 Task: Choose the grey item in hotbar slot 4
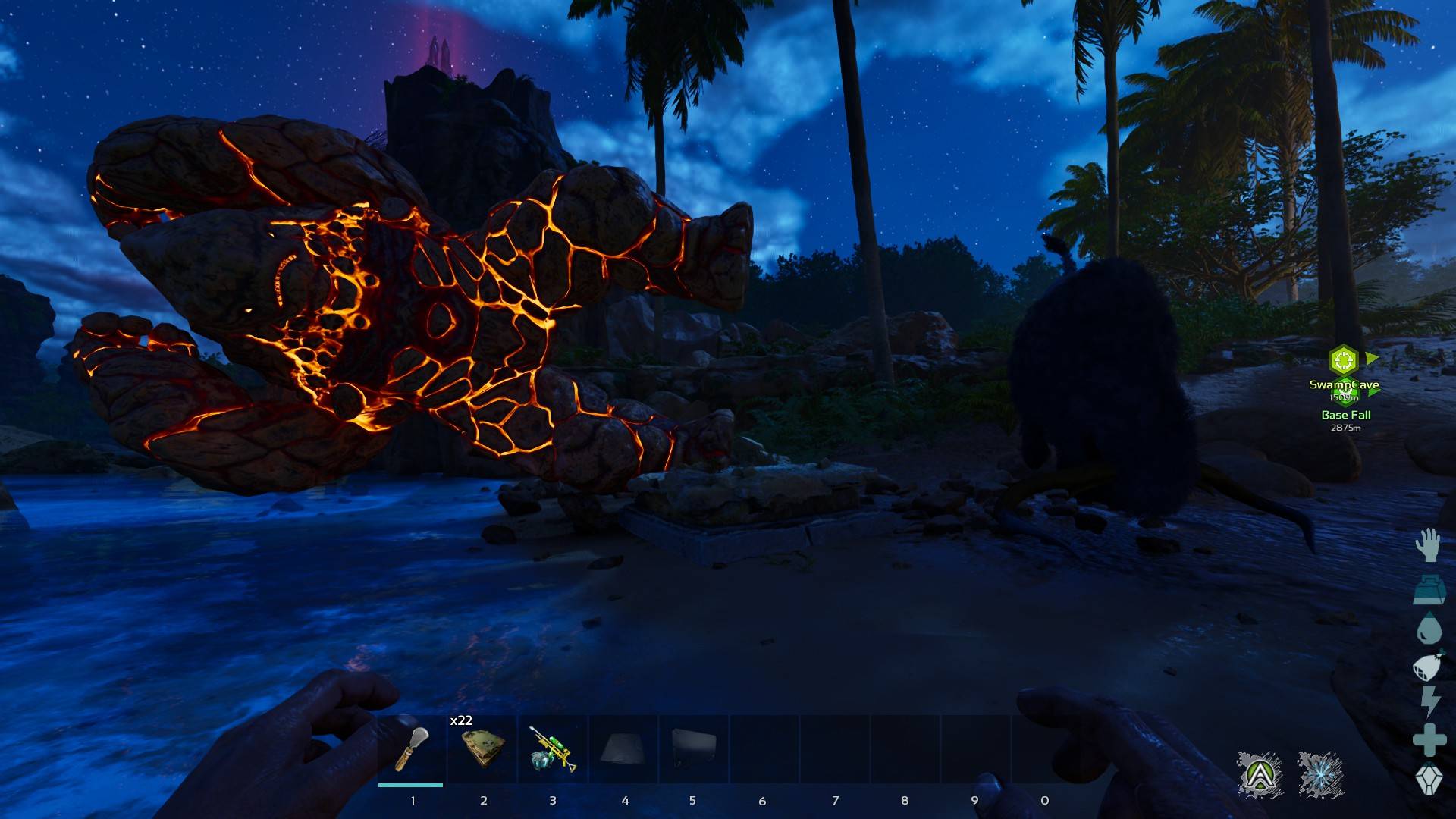tap(623, 749)
